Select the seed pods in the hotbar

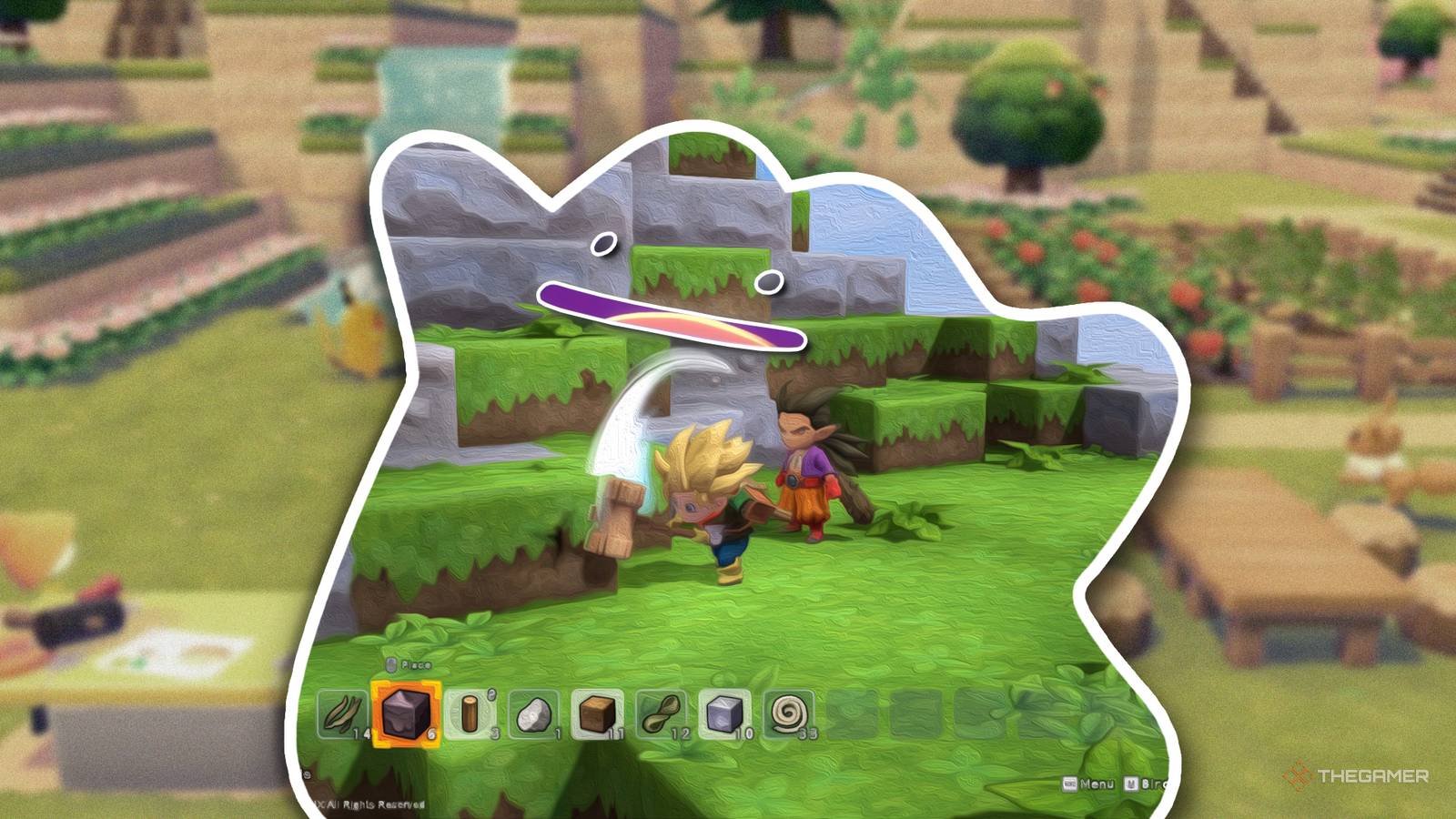pos(659,714)
